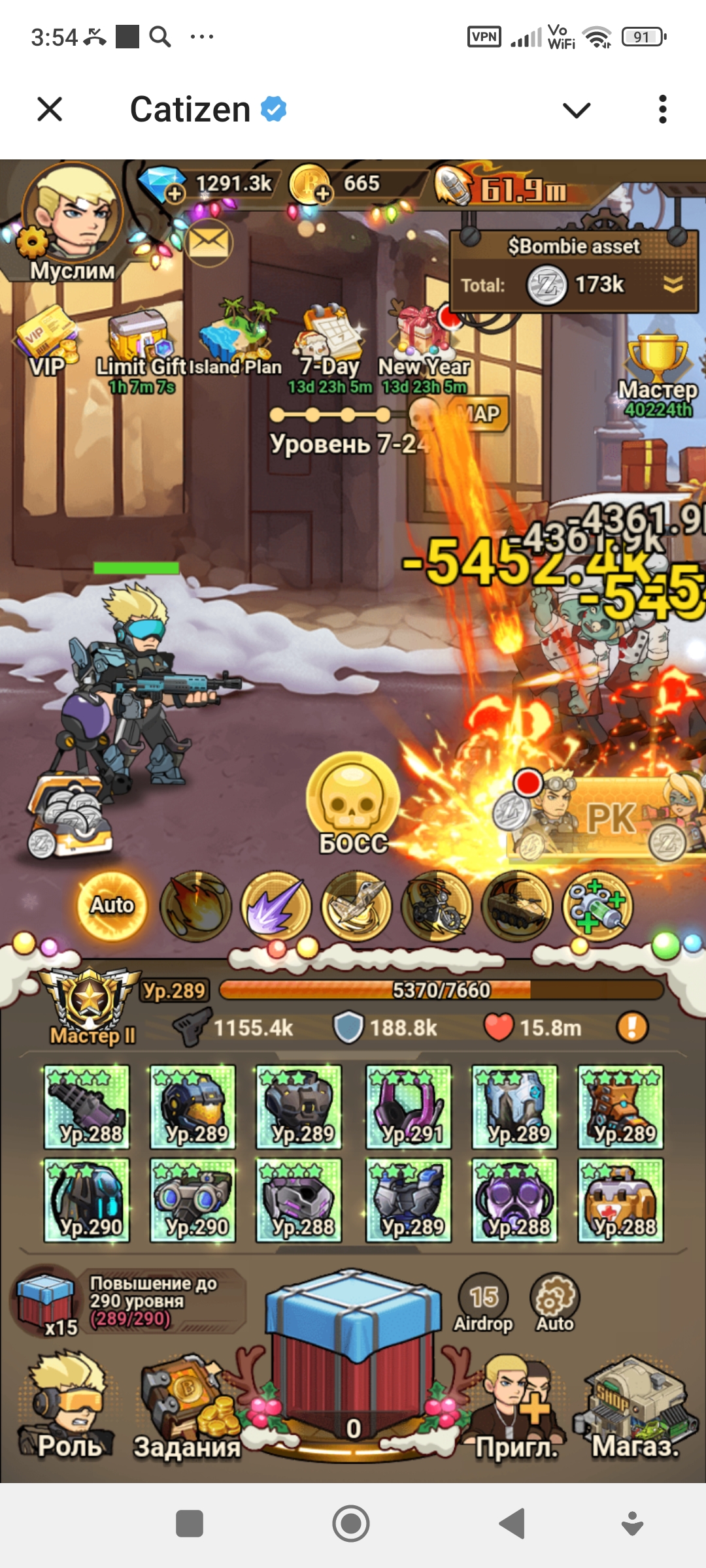Open the VIP card menu

(47, 343)
